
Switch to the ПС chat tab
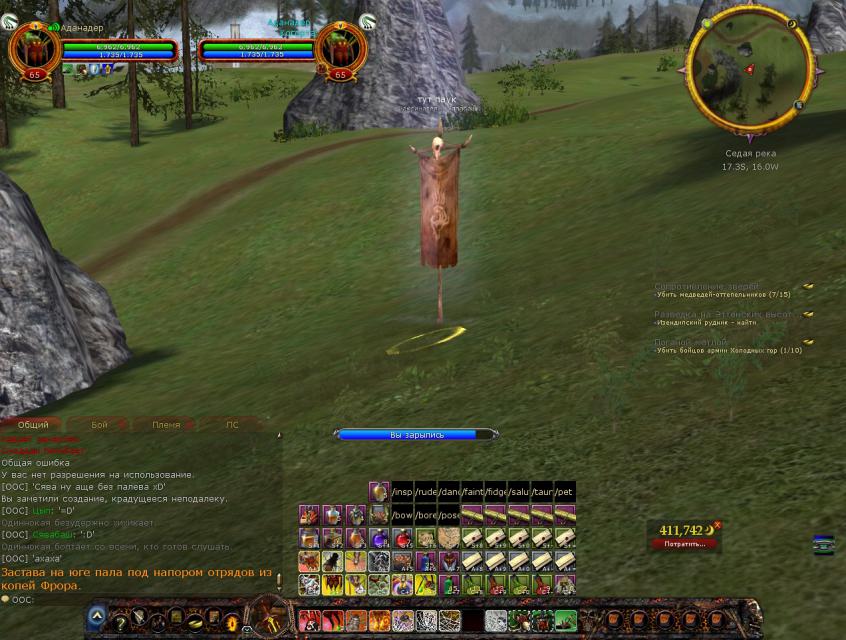point(232,425)
